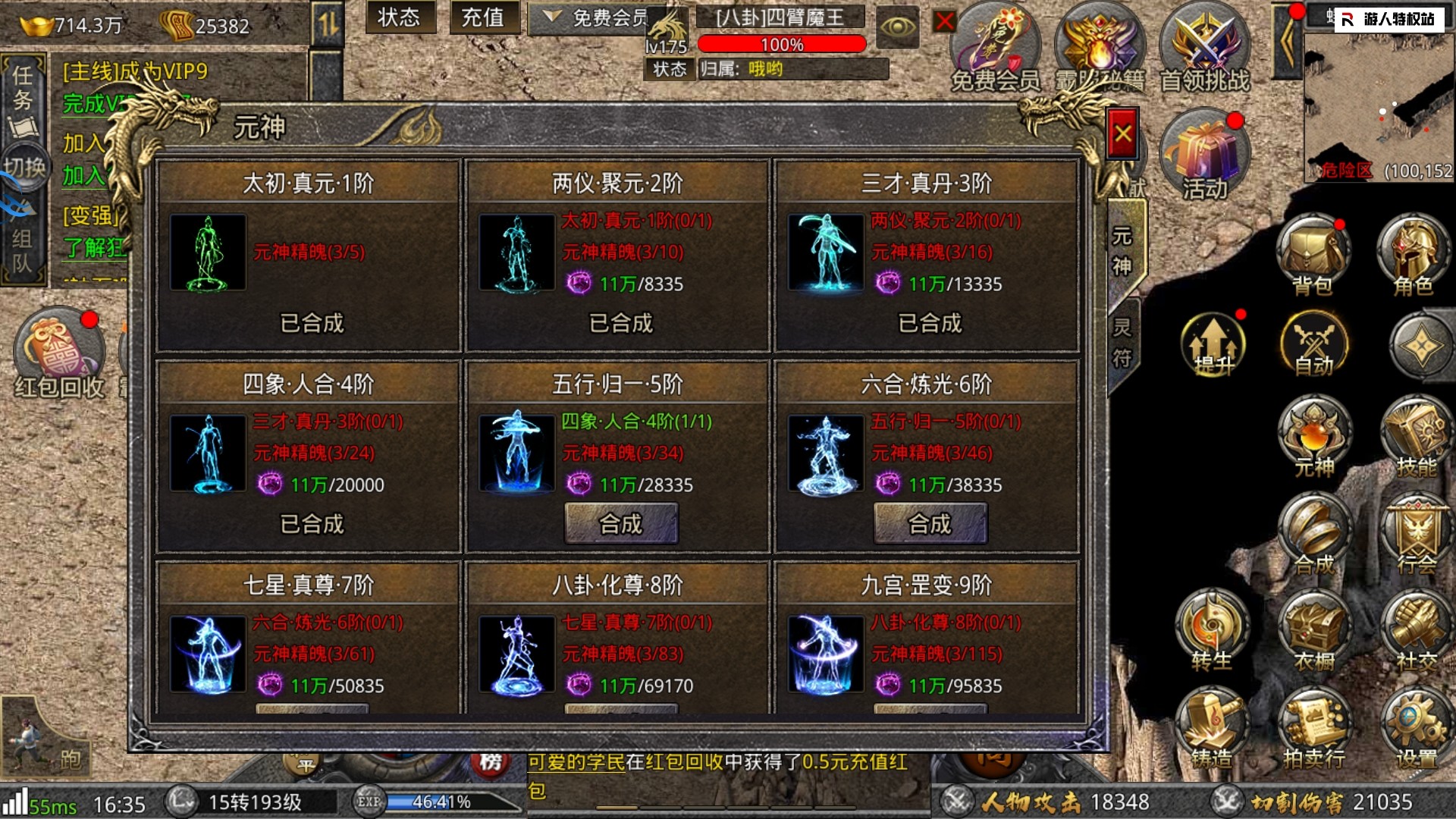The height and width of the screenshot is (819, 1456).
Task: Open 首领挑战 boss challenge
Action: pos(1204,47)
